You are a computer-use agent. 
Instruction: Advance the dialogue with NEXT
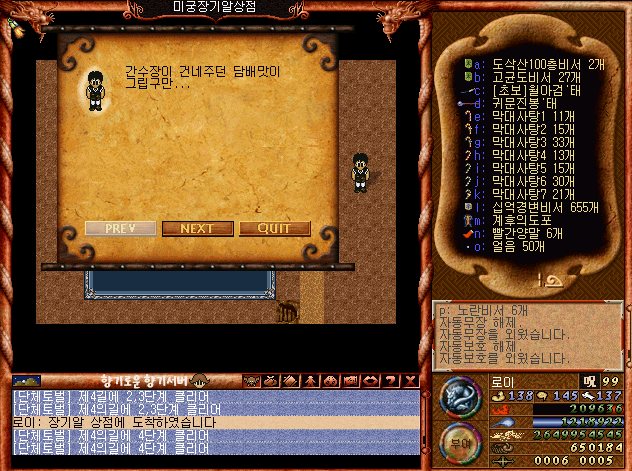197,228
